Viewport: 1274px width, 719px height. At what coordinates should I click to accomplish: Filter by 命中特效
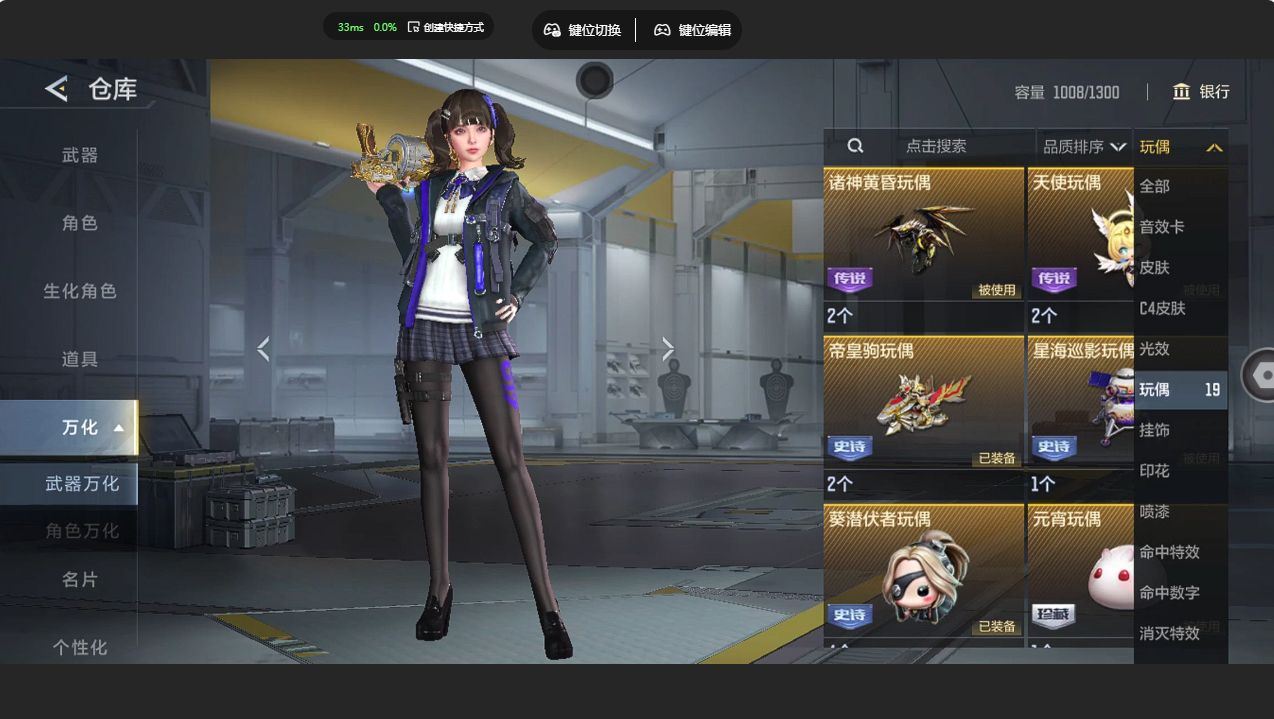(1169, 552)
